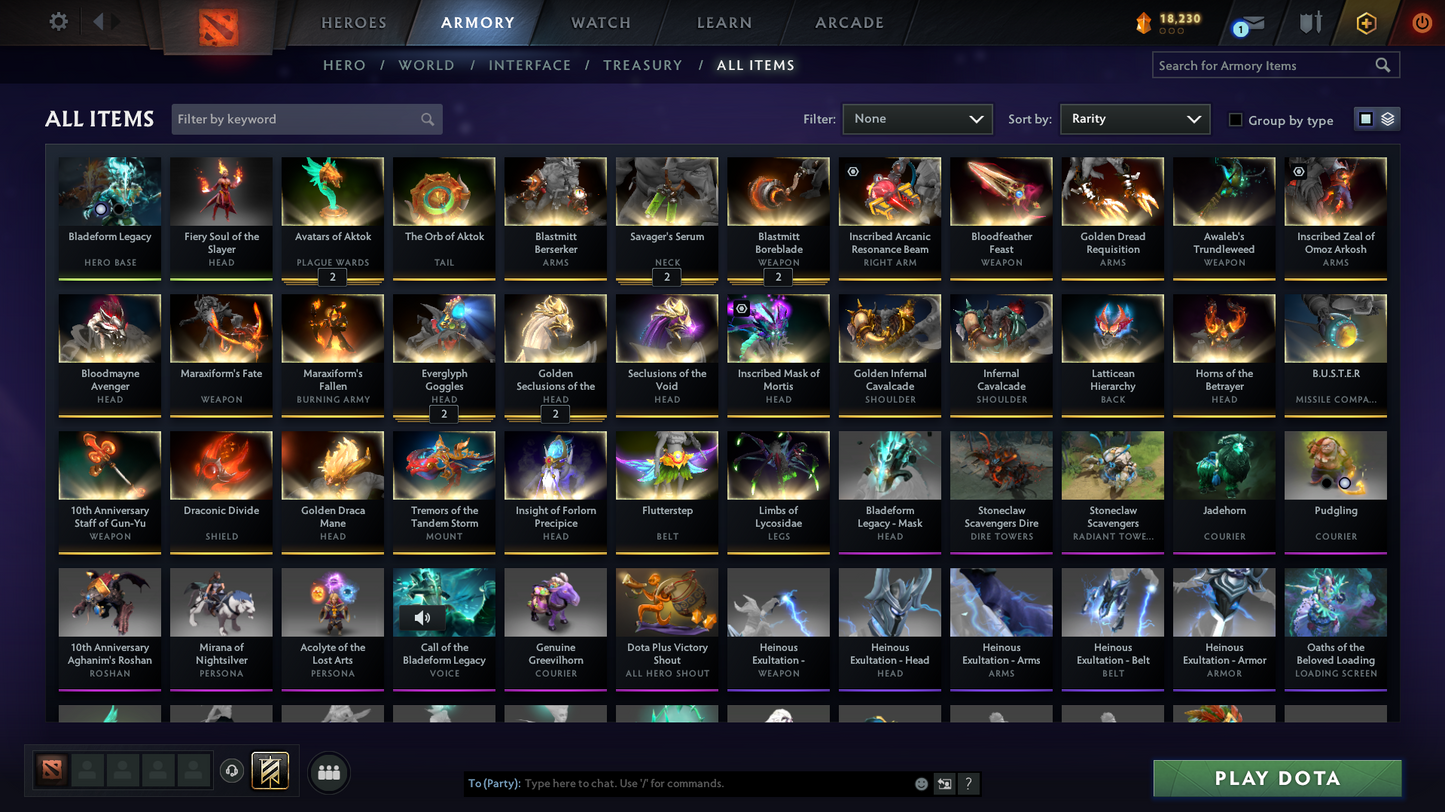Click the ? help button in the chat bar
The image size is (1445, 812).
(968, 784)
